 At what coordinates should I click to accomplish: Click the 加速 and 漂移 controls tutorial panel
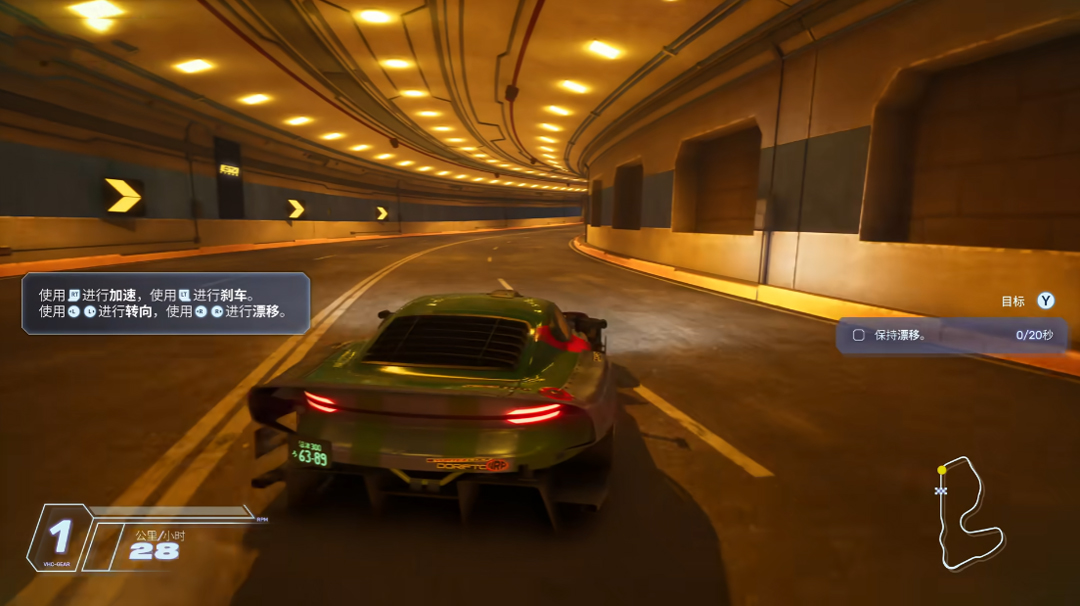pyautogui.click(x=166, y=303)
